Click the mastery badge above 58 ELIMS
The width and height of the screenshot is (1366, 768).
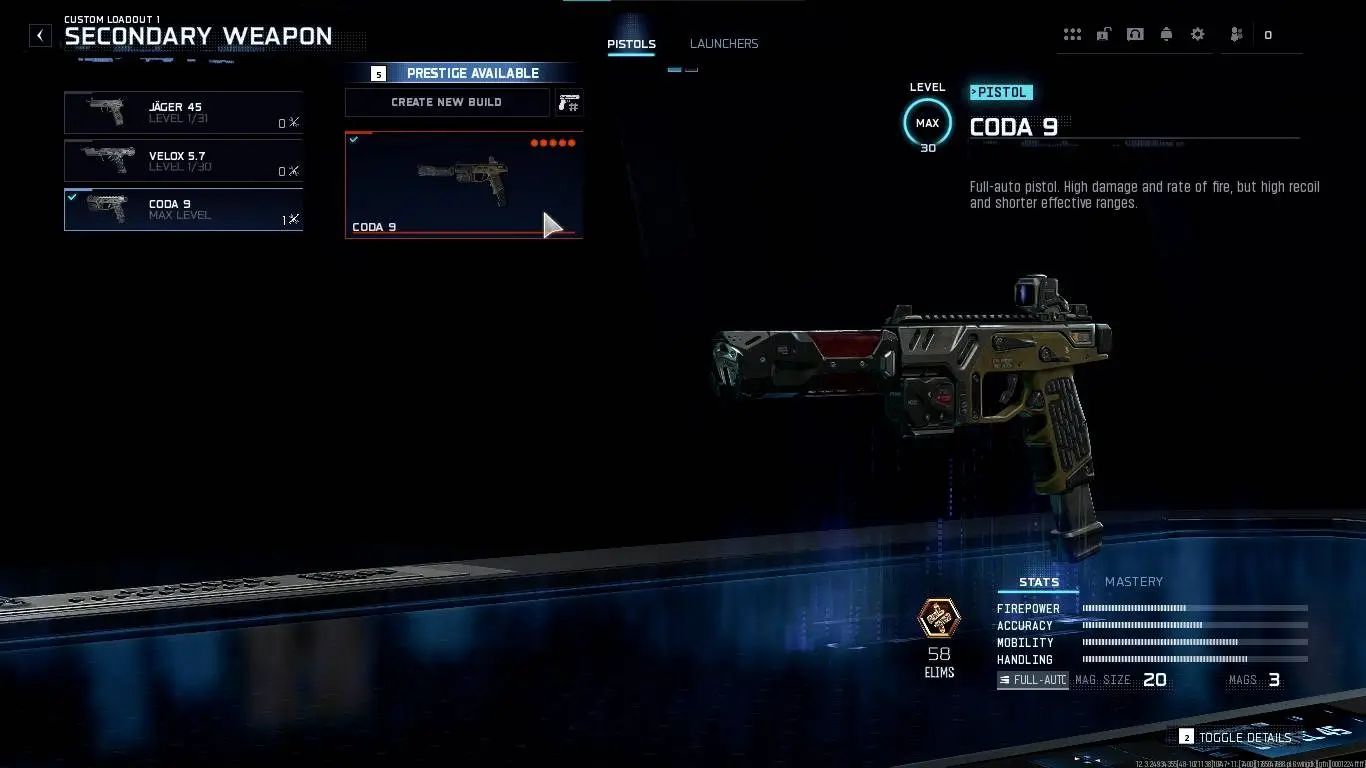[x=938, y=618]
